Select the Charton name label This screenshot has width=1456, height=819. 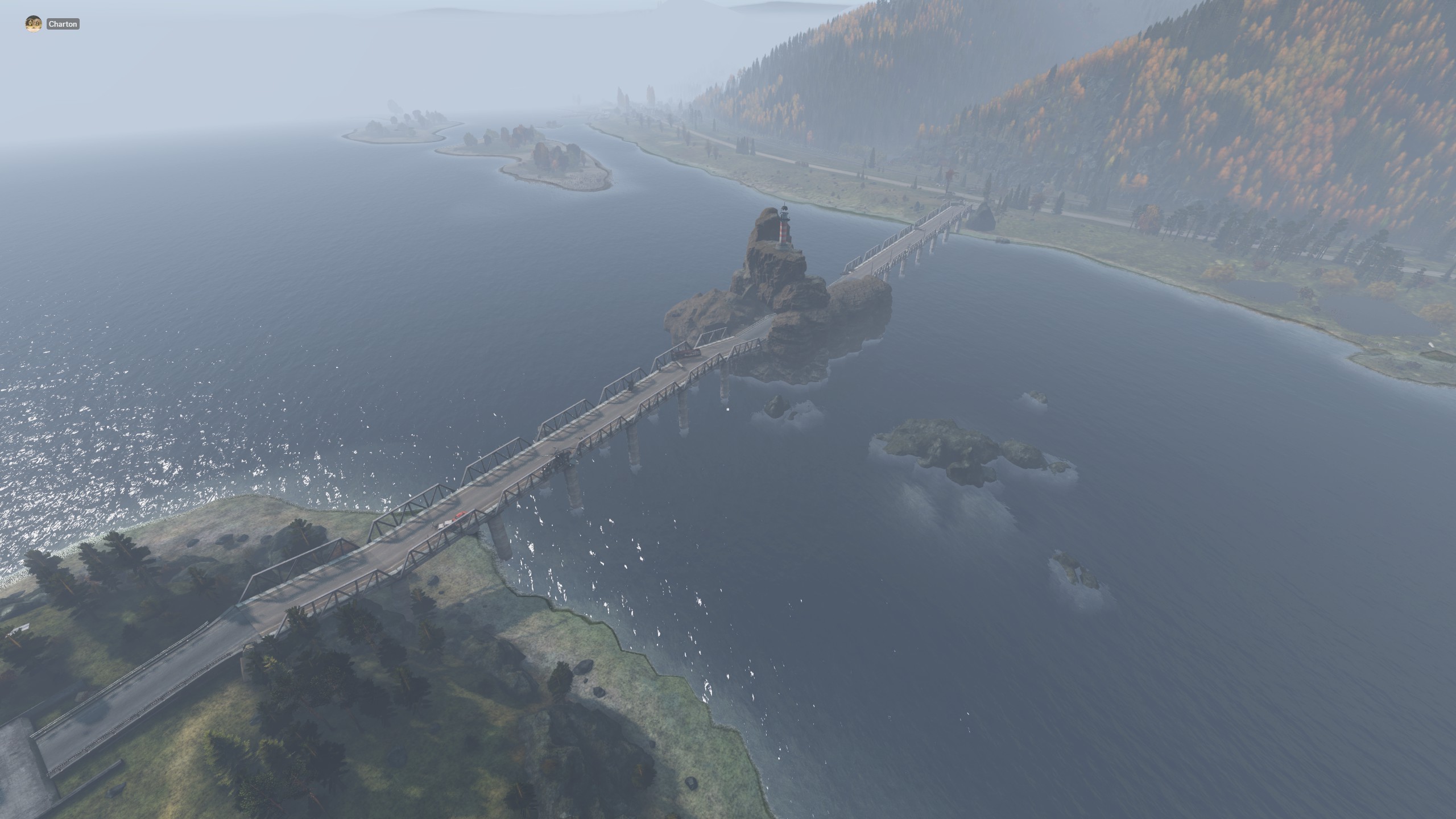coord(63,24)
